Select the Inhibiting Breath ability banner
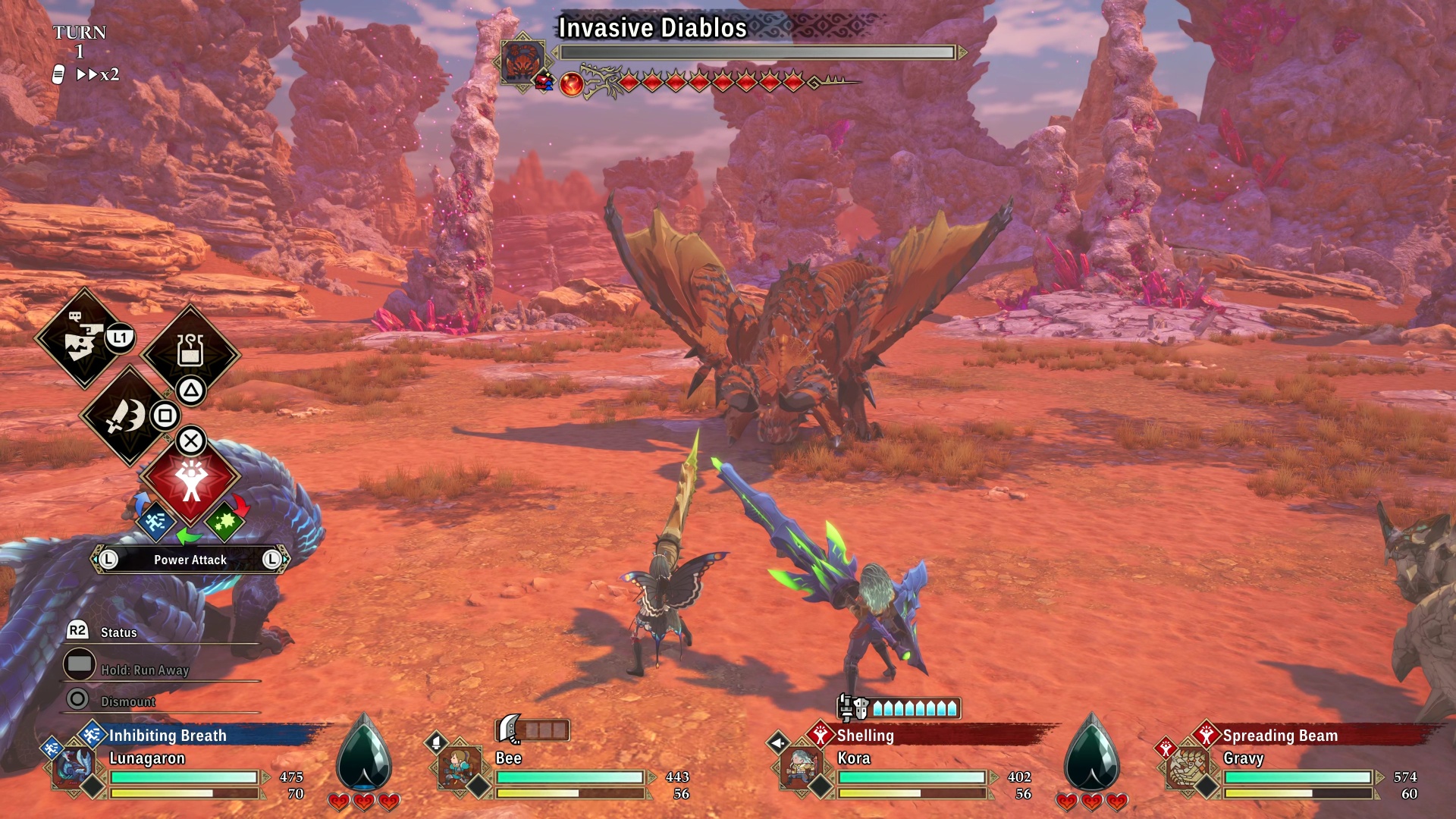 (168, 735)
